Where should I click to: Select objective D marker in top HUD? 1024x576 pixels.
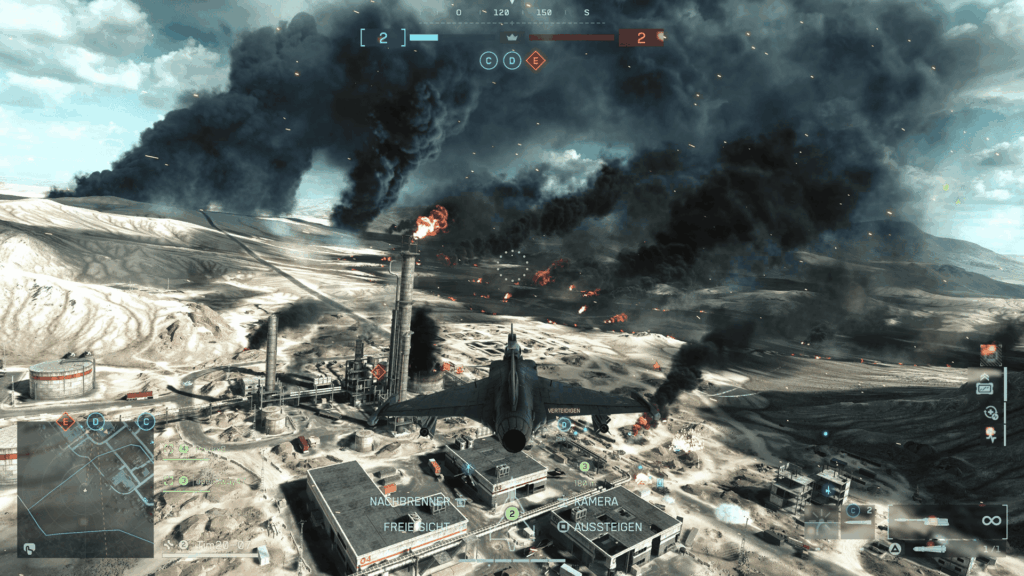point(512,61)
